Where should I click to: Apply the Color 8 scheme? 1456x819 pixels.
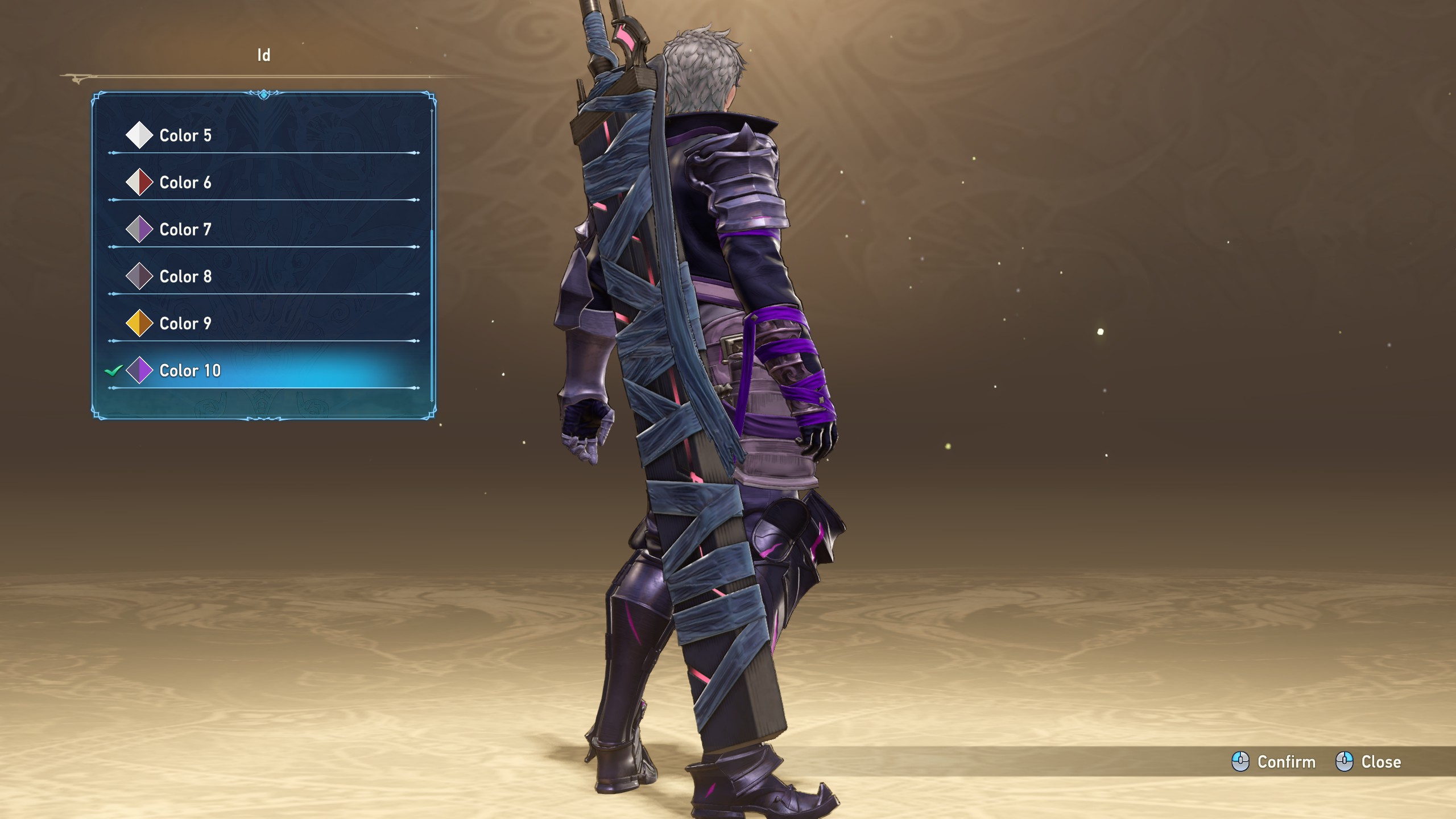185,276
